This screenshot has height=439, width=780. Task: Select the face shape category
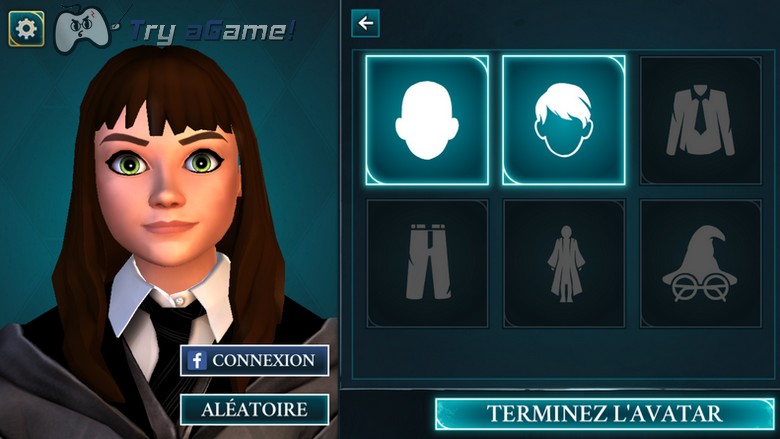point(427,120)
